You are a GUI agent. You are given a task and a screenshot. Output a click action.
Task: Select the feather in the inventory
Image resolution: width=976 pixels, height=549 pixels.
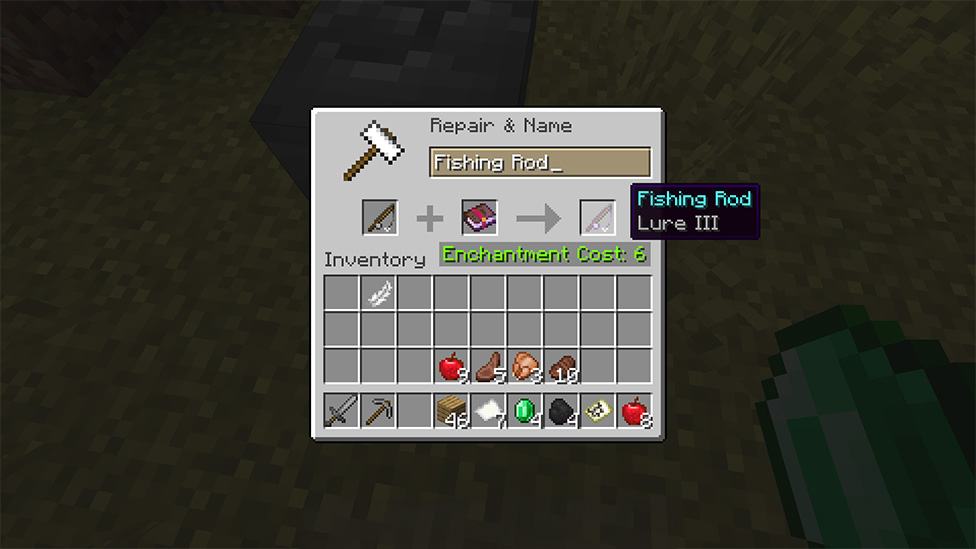click(x=378, y=294)
